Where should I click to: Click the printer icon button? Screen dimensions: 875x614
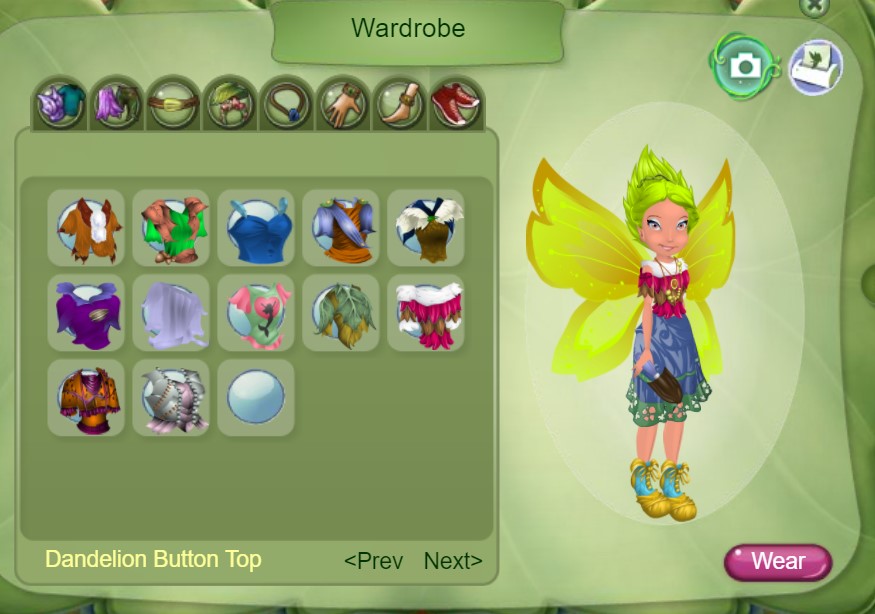point(815,67)
